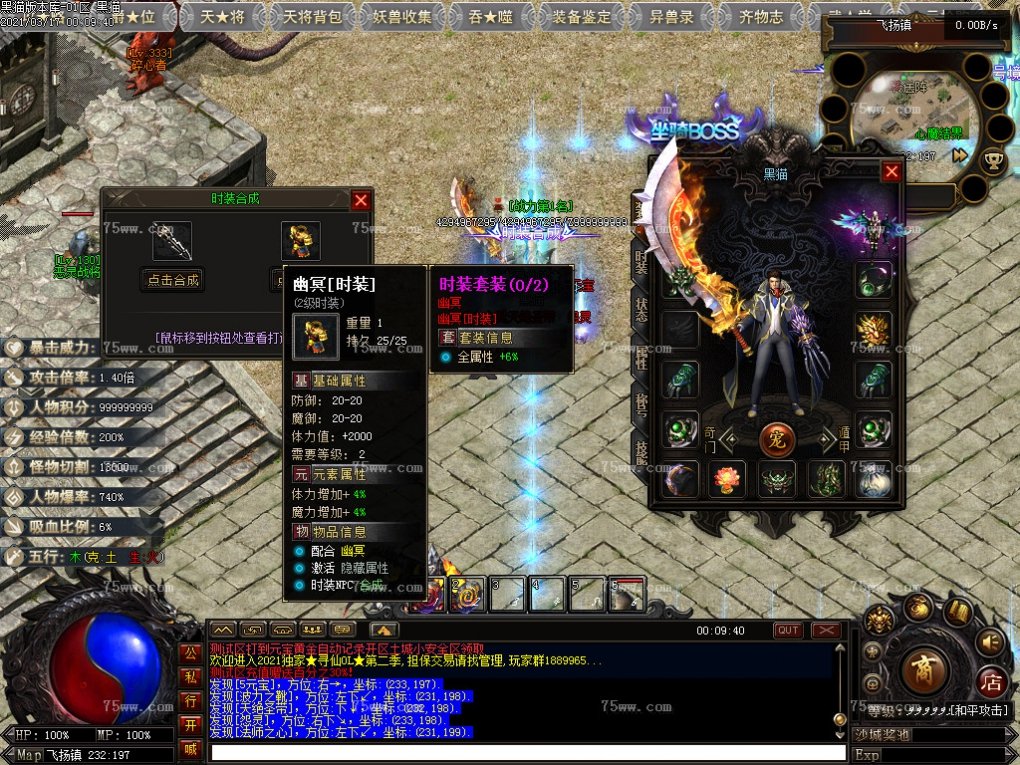This screenshot has width=1020, height=765.
Task: Open the 天将背包 menu
Action: [x=312, y=16]
